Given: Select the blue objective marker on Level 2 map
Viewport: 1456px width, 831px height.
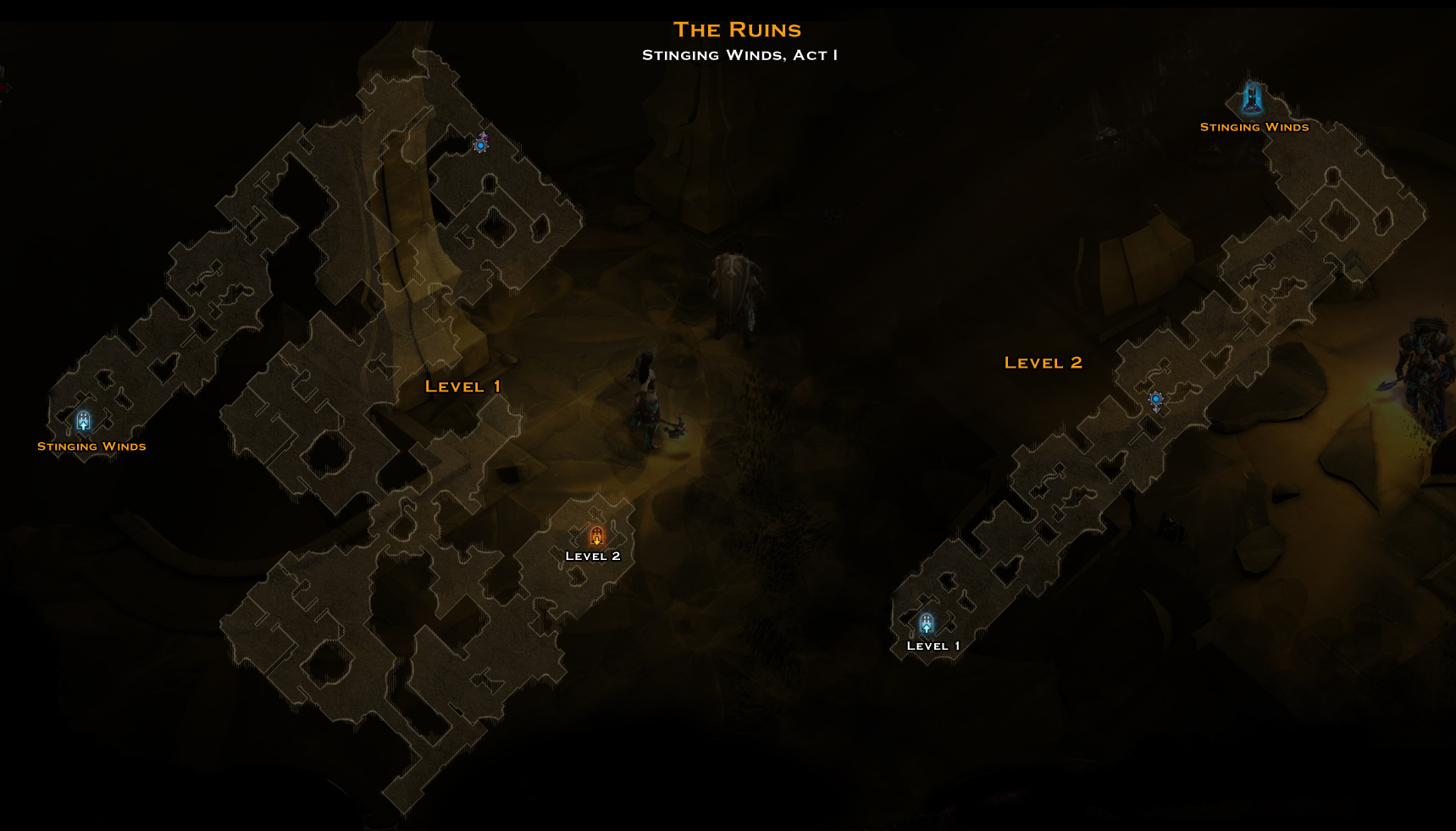Looking at the screenshot, I should coord(1156,399).
